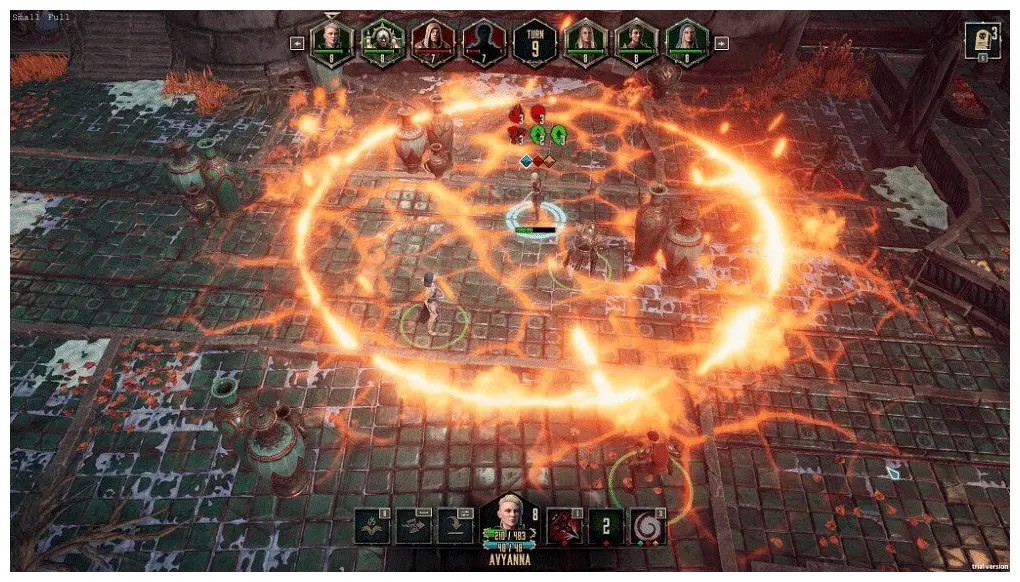Viewport: 1020px width, 582px height.
Task: Select the active blonde hero's turn portrait
Action: tap(329, 41)
